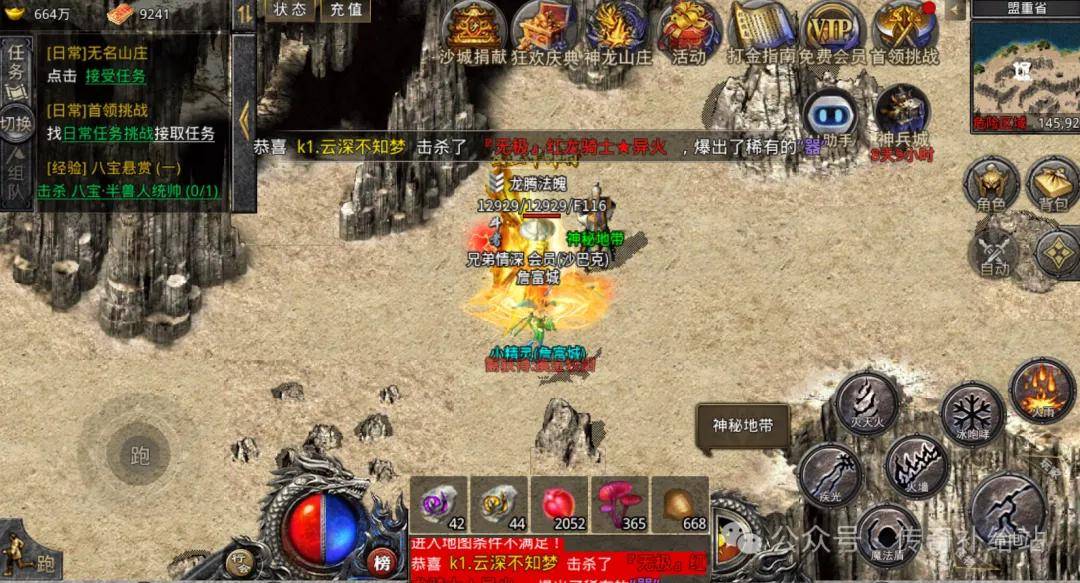Open the 榜 ranking button

pos(381,561)
